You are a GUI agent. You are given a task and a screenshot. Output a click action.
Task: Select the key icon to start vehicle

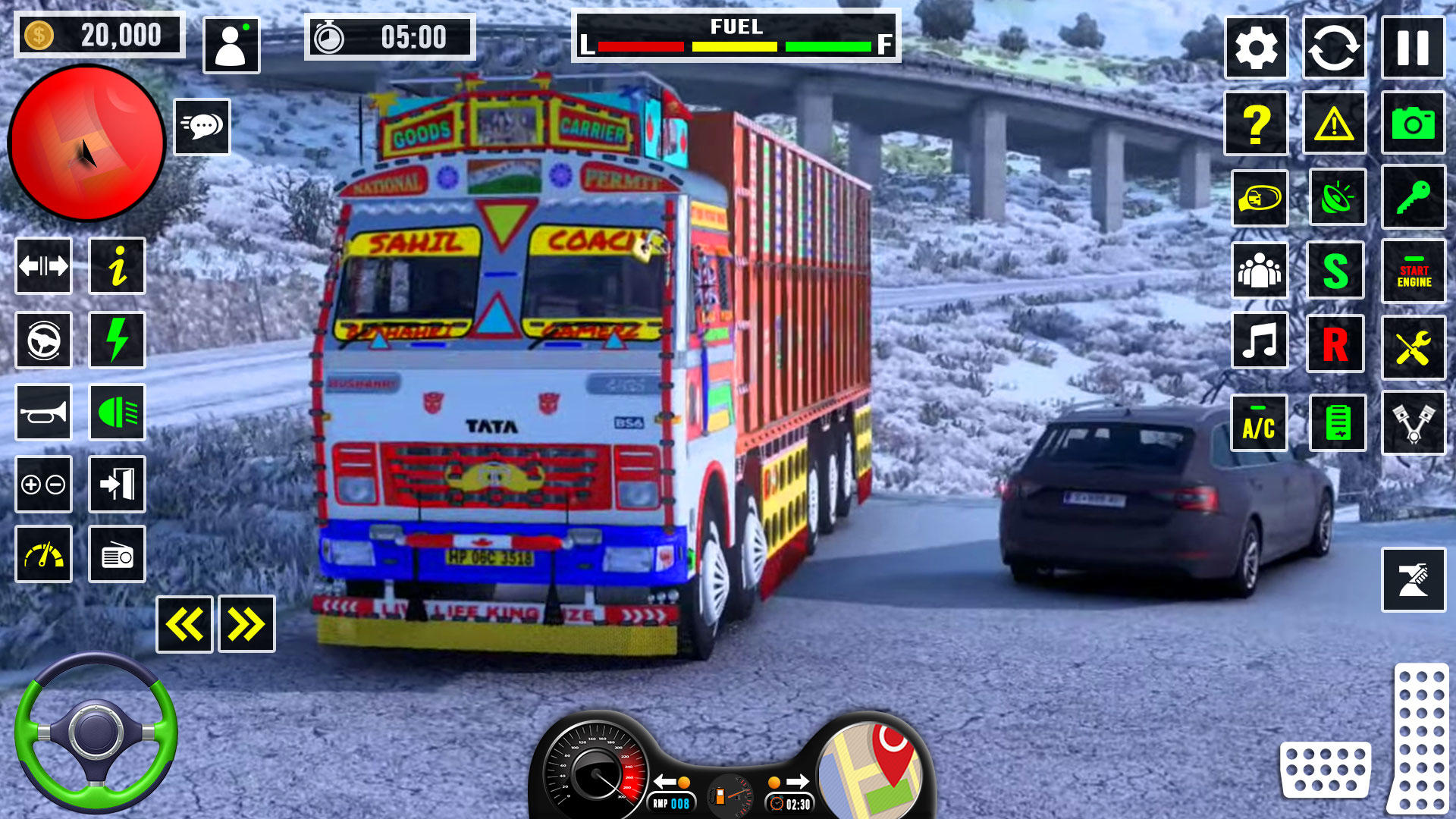pyautogui.click(x=1414, y=197)
